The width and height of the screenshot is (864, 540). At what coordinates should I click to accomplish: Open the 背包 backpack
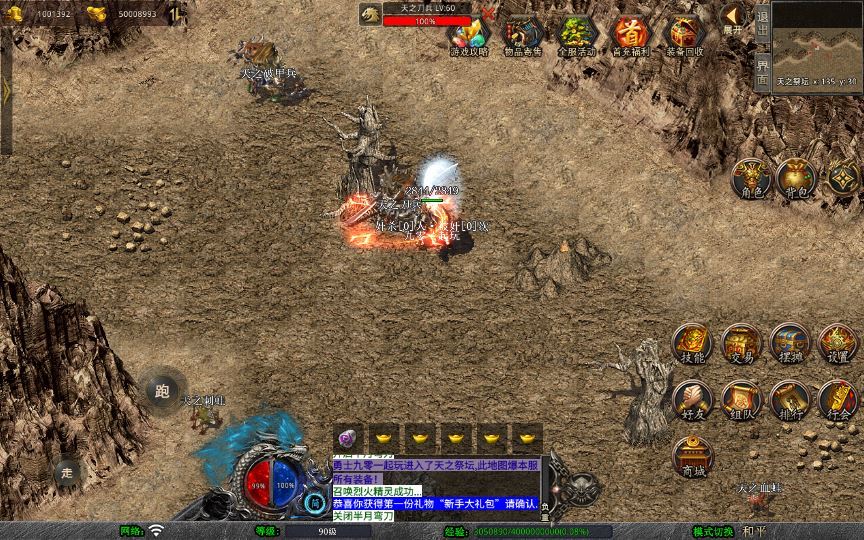(x=797, y=176)
